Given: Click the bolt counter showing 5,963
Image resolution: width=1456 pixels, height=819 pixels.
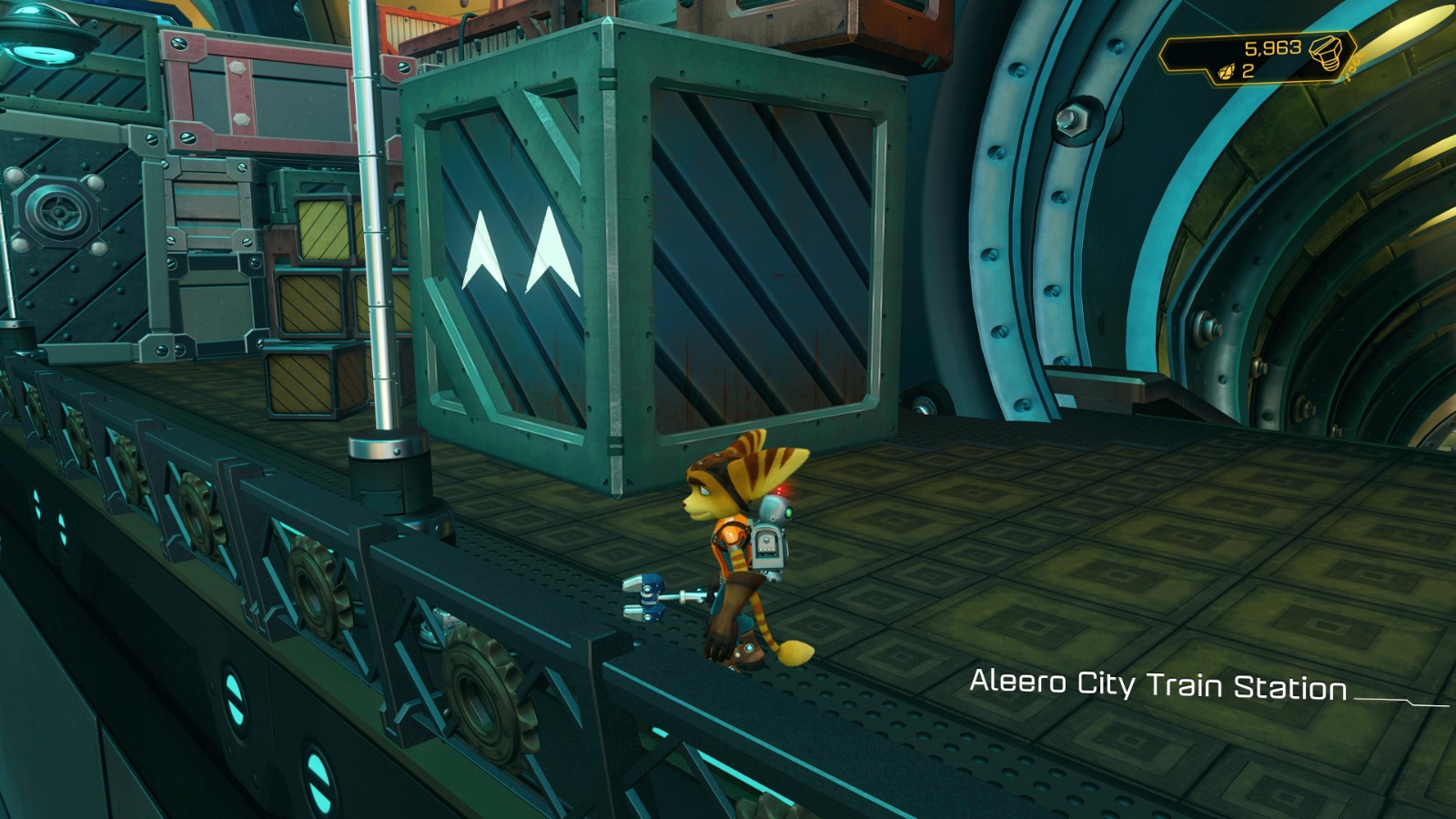Looking at the screenshot, I should click(1274, 47).
